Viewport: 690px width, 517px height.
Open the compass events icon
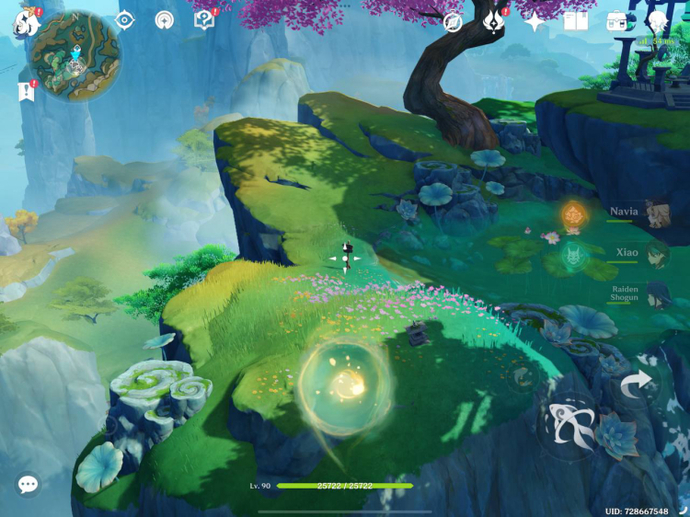tap(453, 21)
